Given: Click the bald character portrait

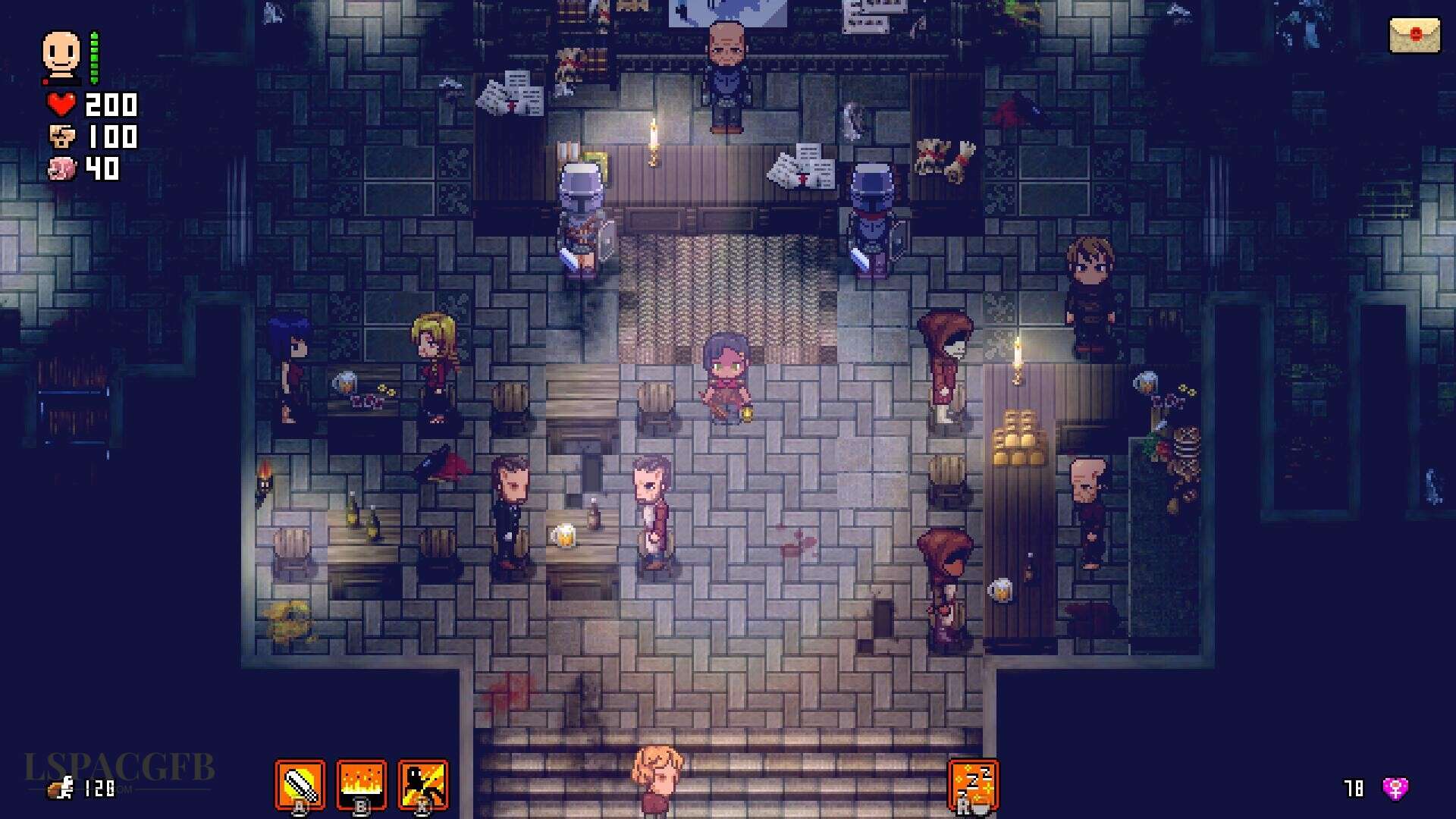Looking at the screenshot, I should (61, 55).
